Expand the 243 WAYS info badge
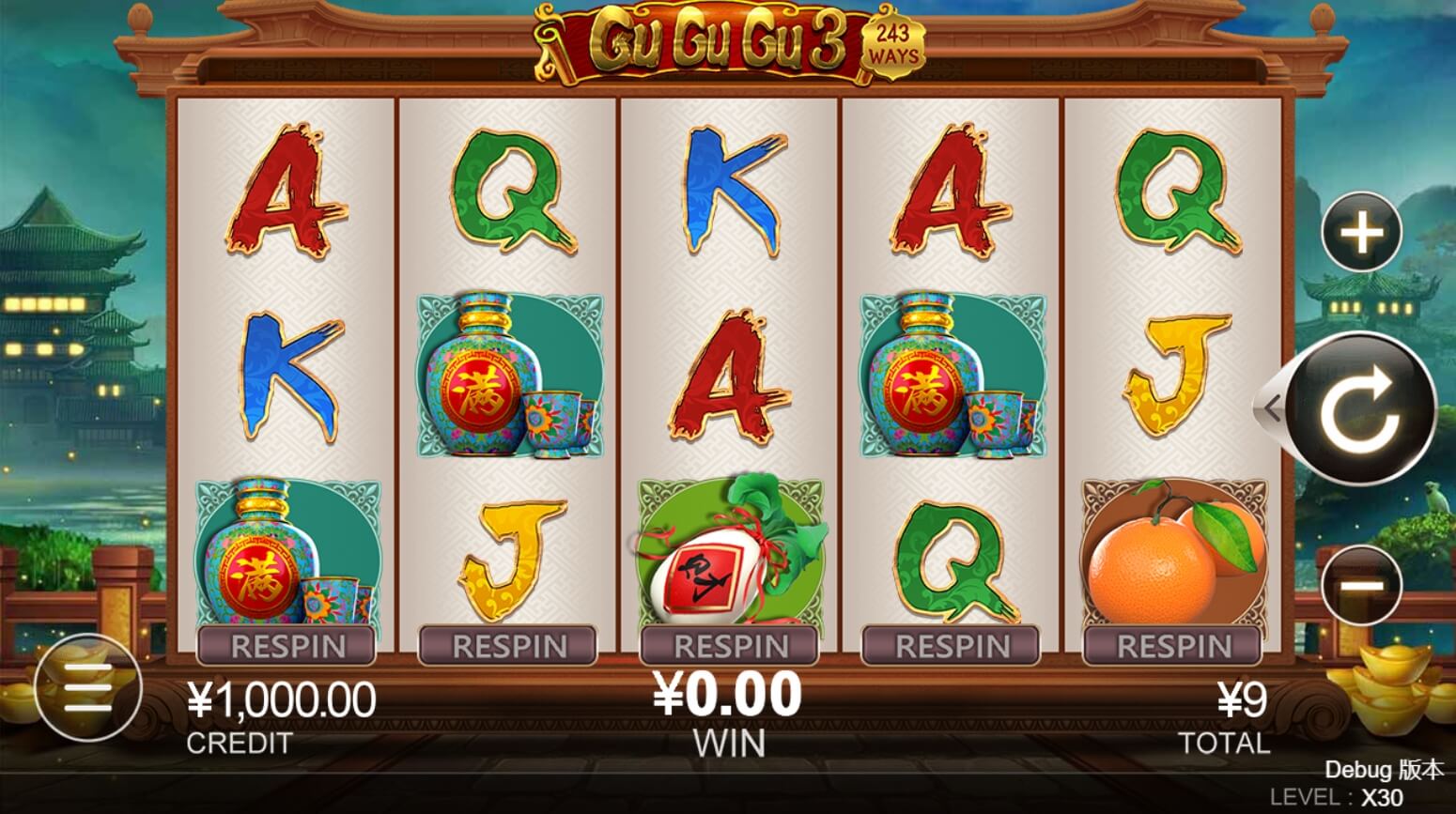 click(x=895, y=44)
